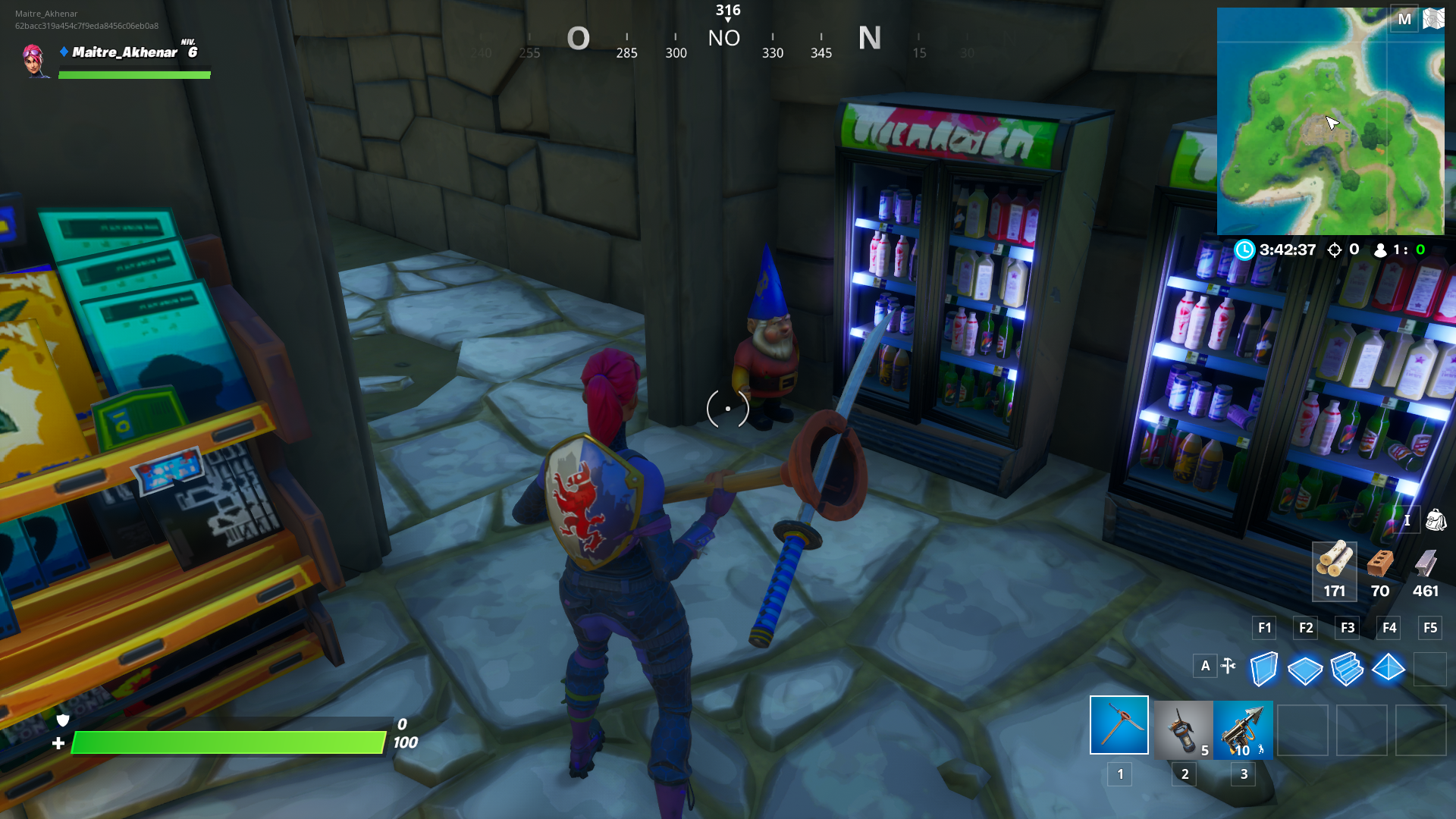Choose the wall building piece
The height and width of the screenshot is (819, 1456).
pos(1263,669)
